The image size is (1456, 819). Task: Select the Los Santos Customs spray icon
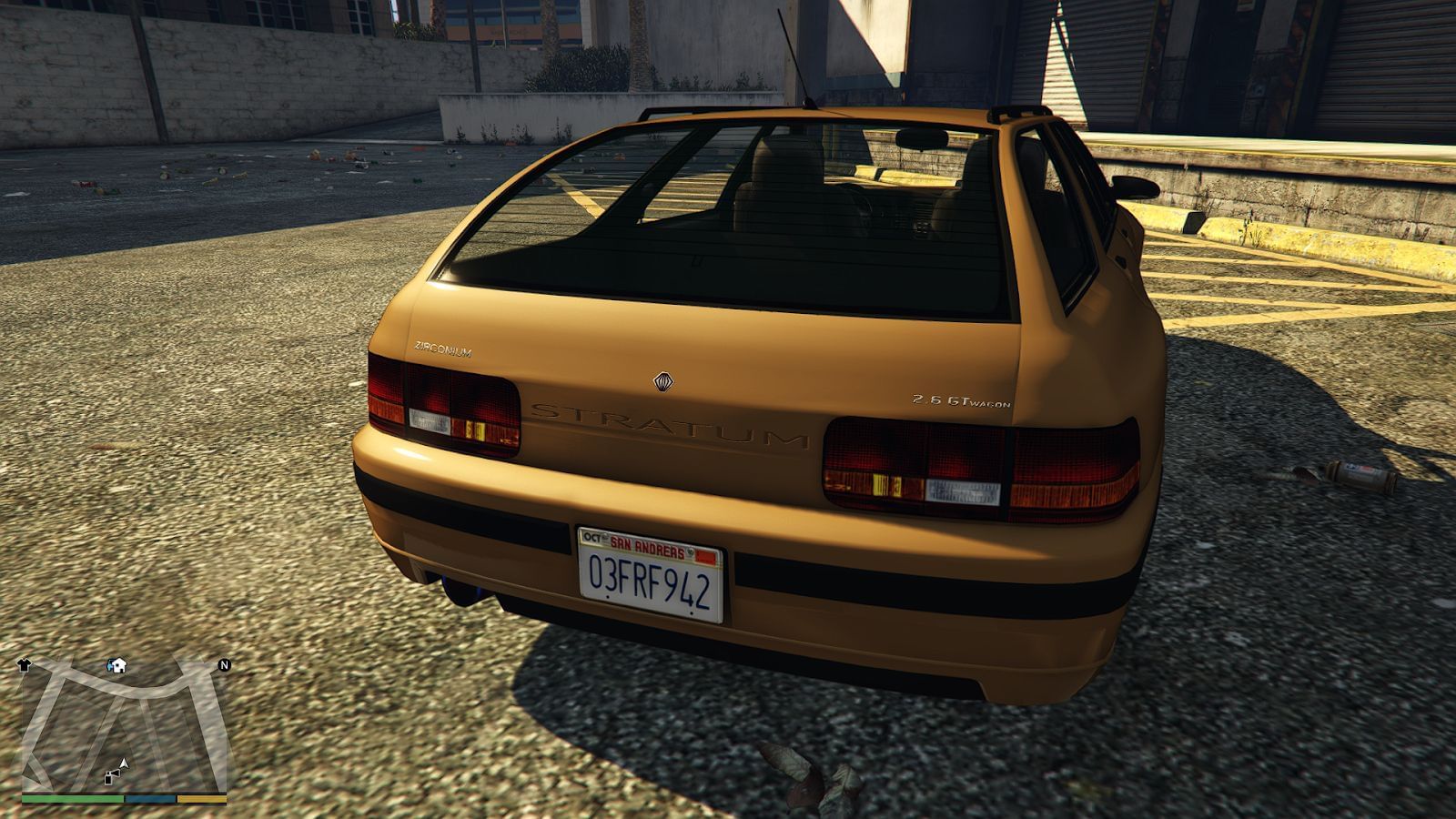(x=112, y=776)
